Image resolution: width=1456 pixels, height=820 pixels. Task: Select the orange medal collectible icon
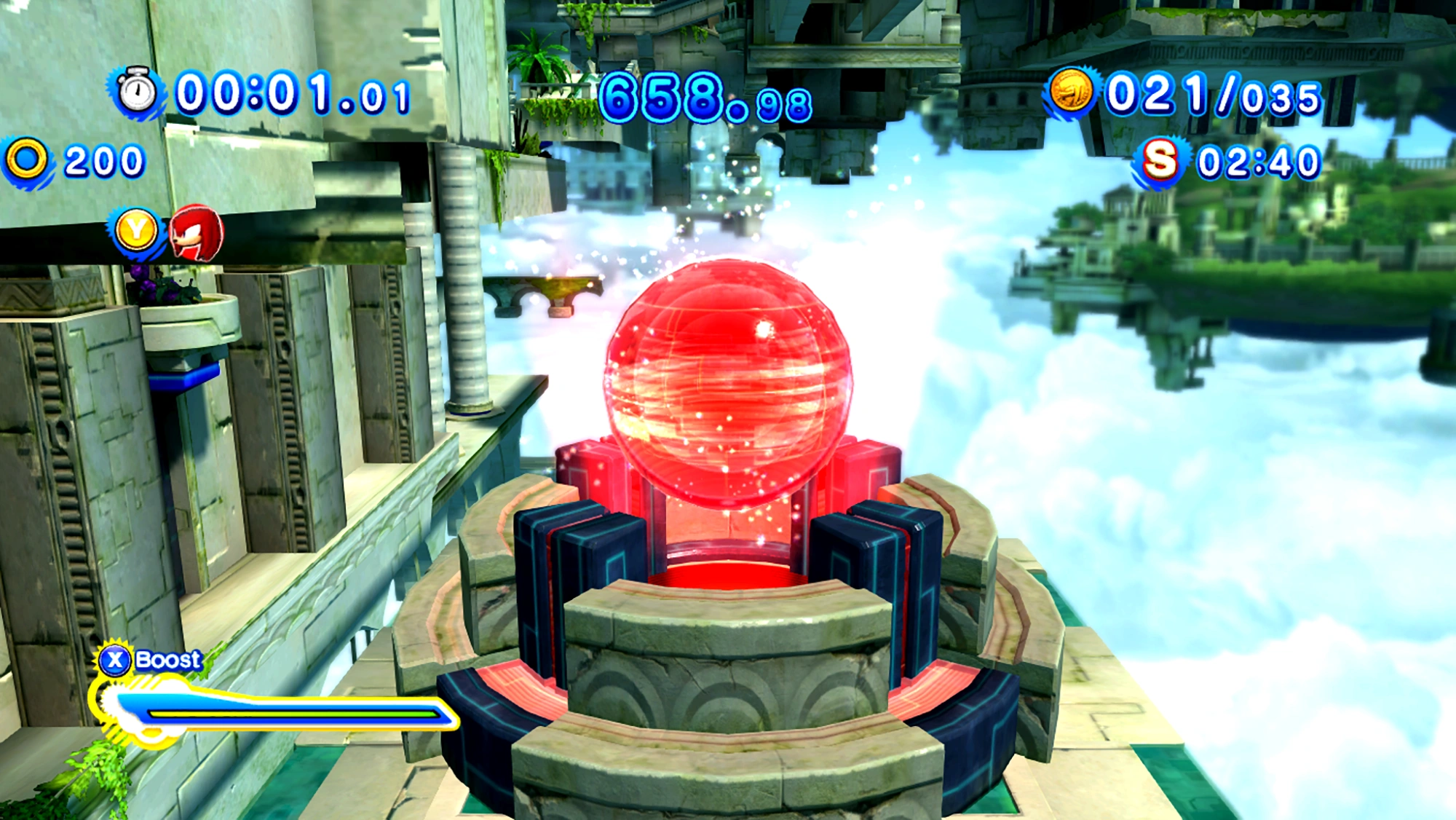(x=1071, y=92)
